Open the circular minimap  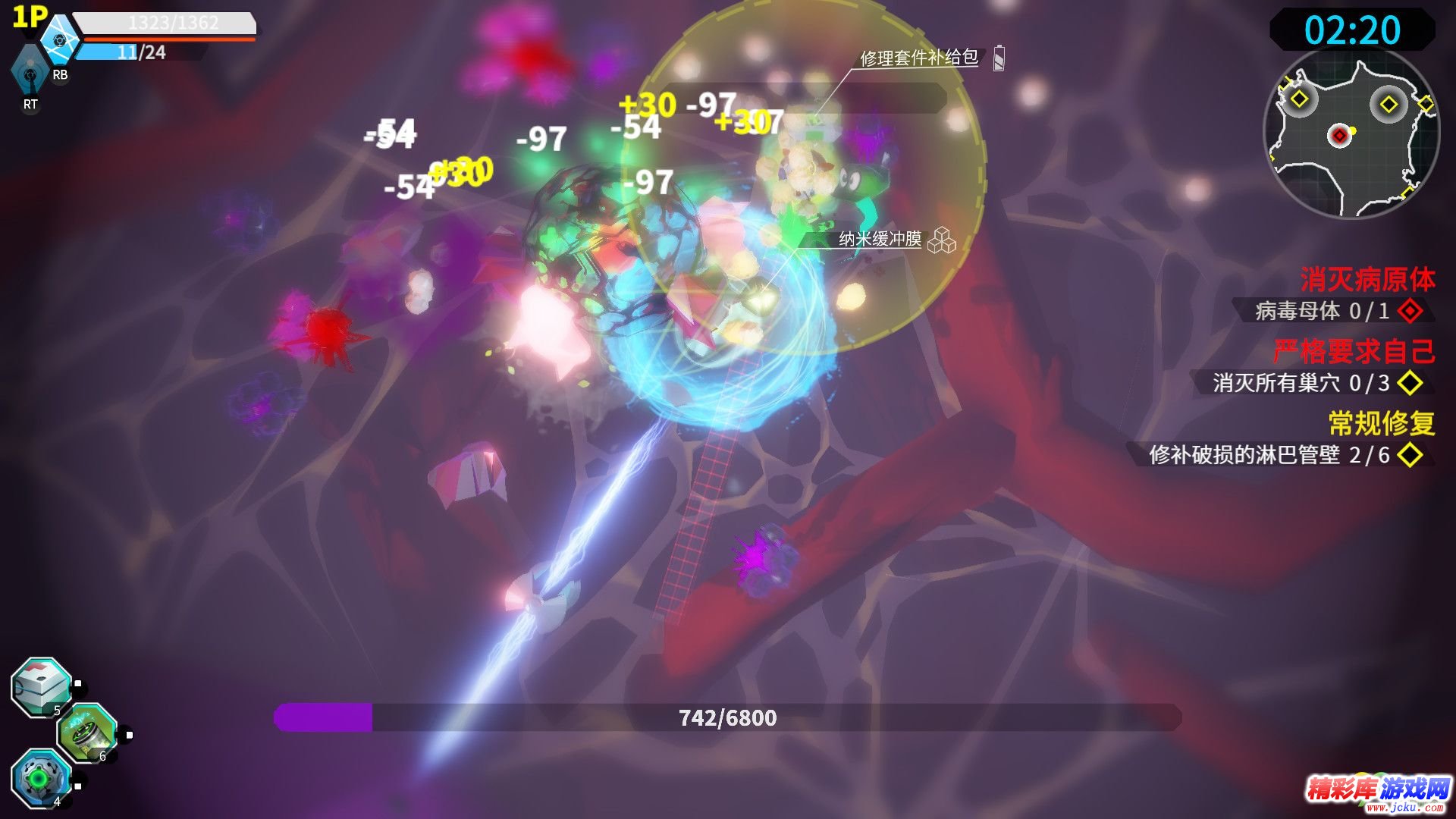[x=1351, y=133]
